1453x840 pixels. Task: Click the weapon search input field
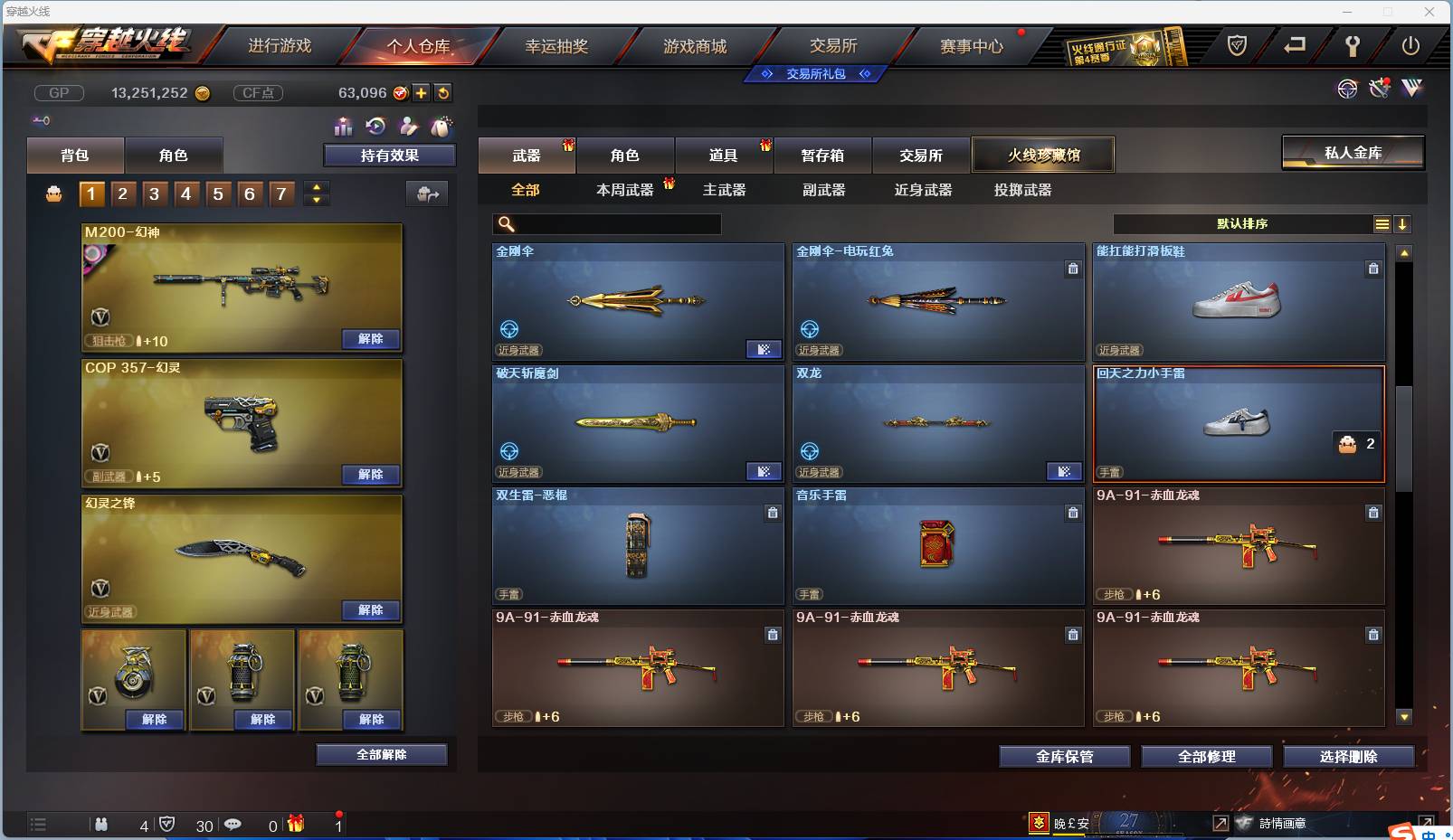(606, 223)
